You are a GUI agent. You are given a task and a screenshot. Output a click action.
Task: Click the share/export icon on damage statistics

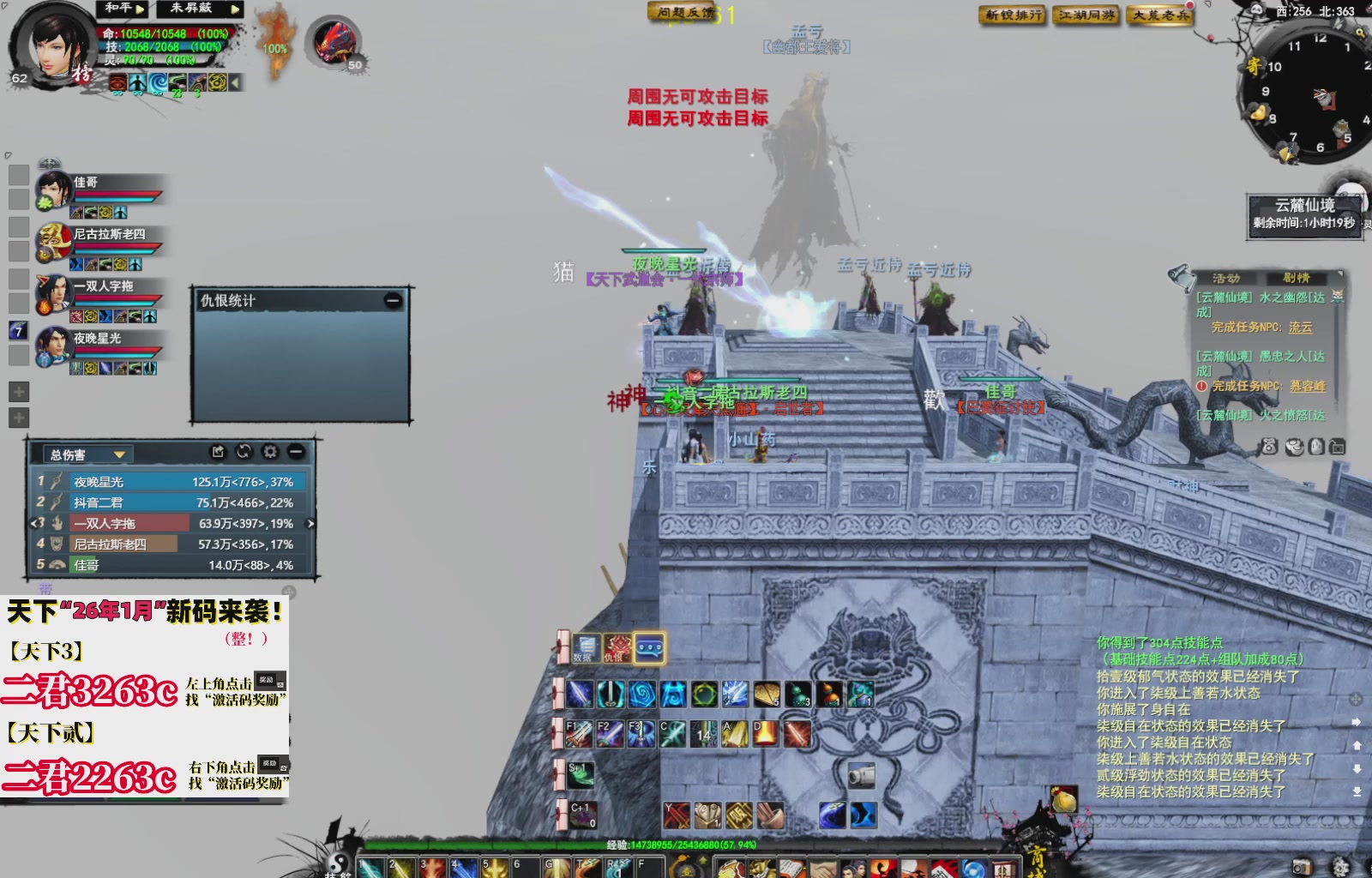pyautogui.click(x=218, y=452)
